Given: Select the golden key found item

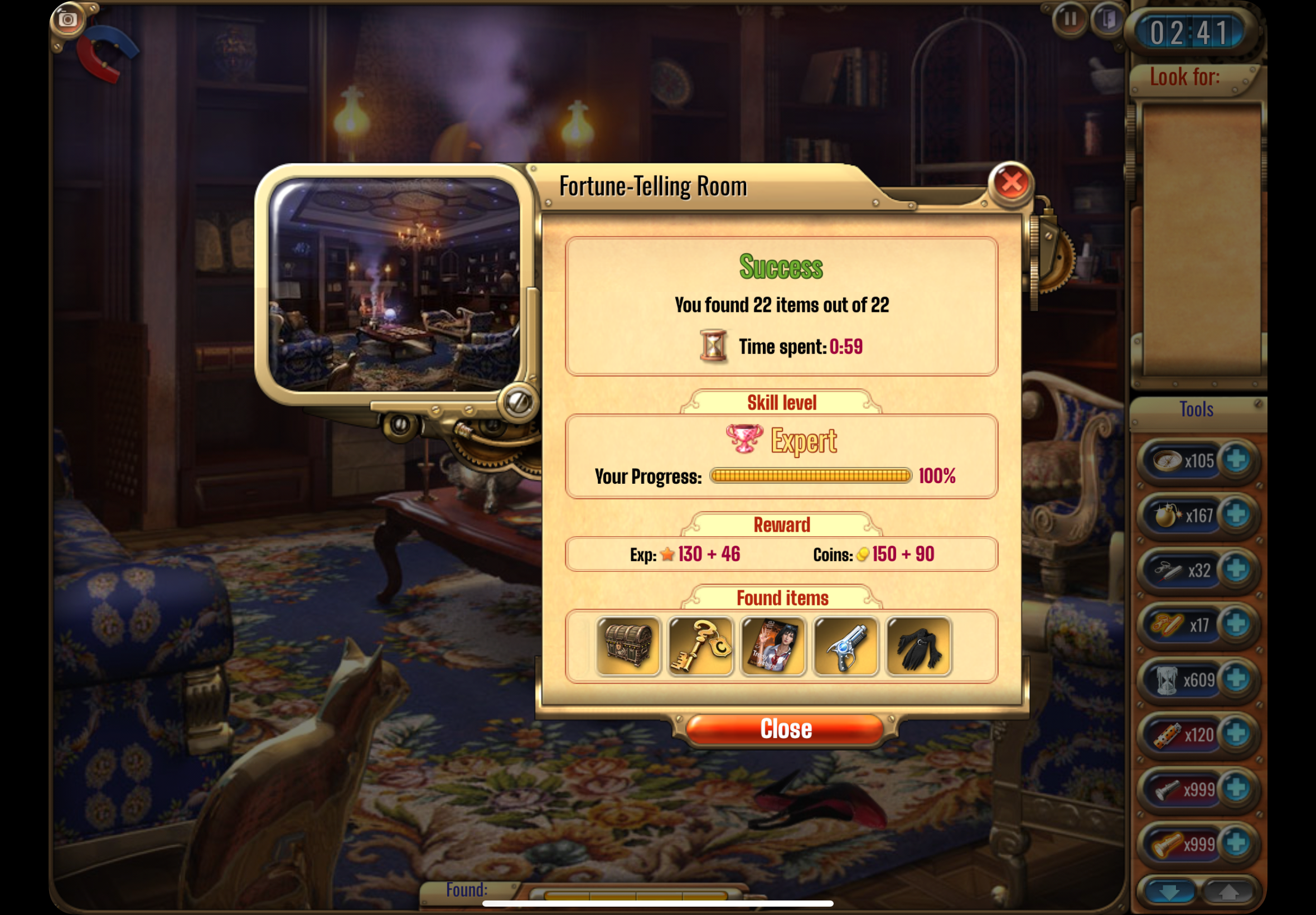Looking at the screenshot, I should (701, 647).
